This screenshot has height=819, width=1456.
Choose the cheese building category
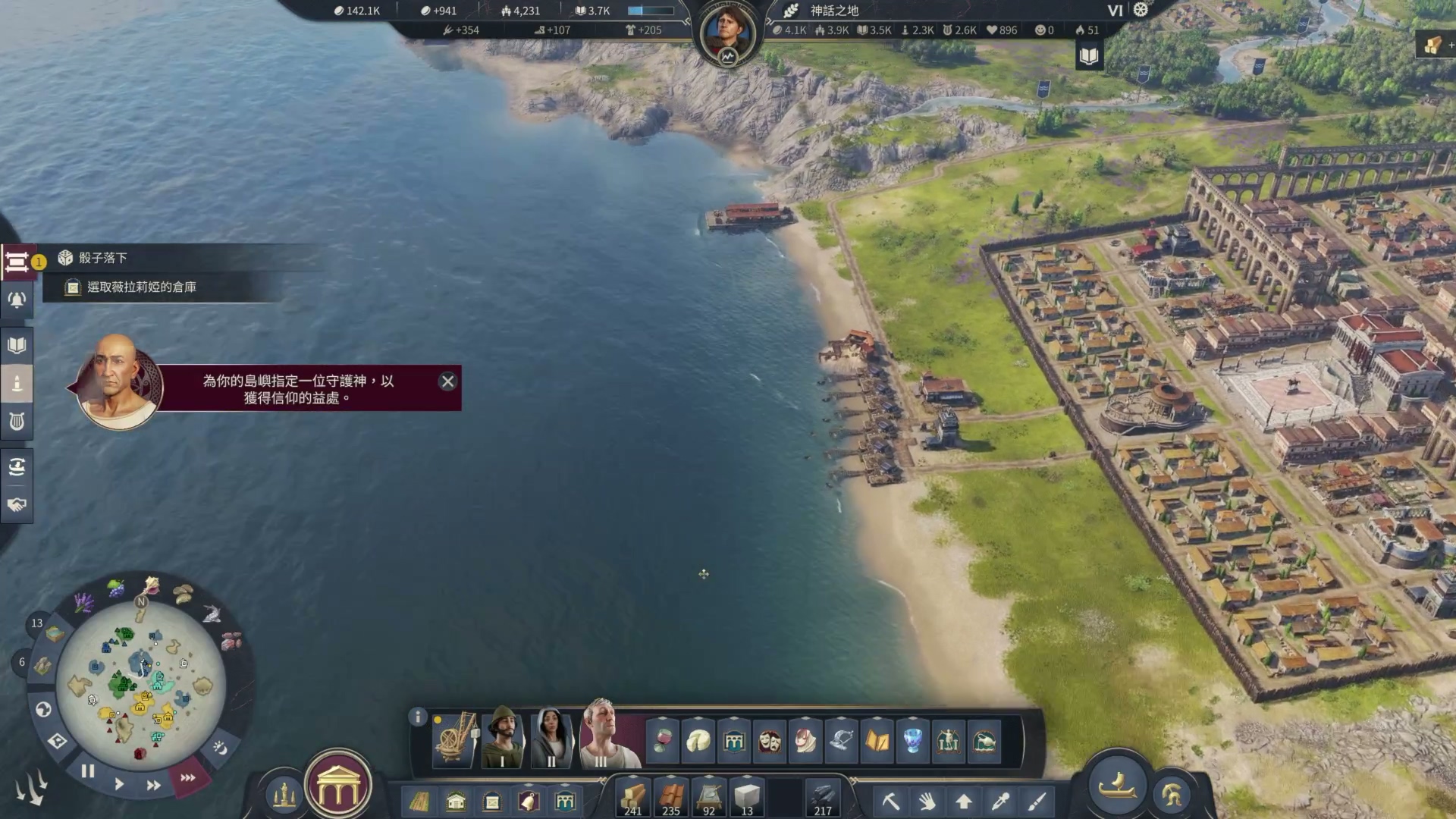coord(698,741)
